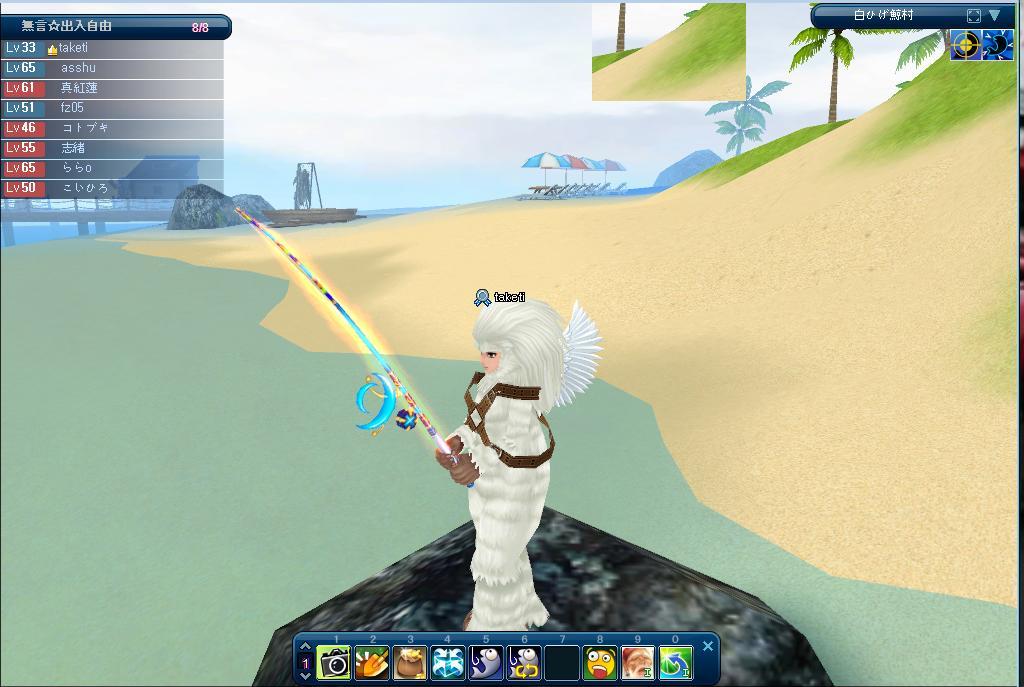
Task: Use the treasure sack hotbar item
Action: point(410,663)
